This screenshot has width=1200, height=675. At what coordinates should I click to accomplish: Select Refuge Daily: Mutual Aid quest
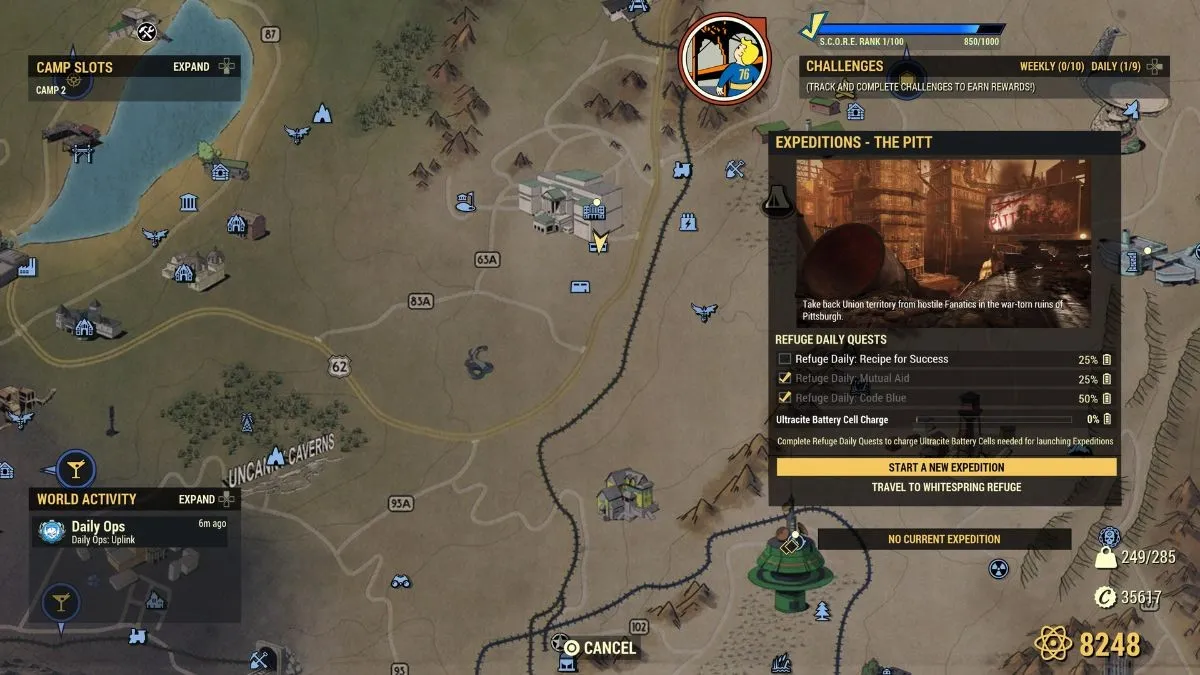pos(852,379)
